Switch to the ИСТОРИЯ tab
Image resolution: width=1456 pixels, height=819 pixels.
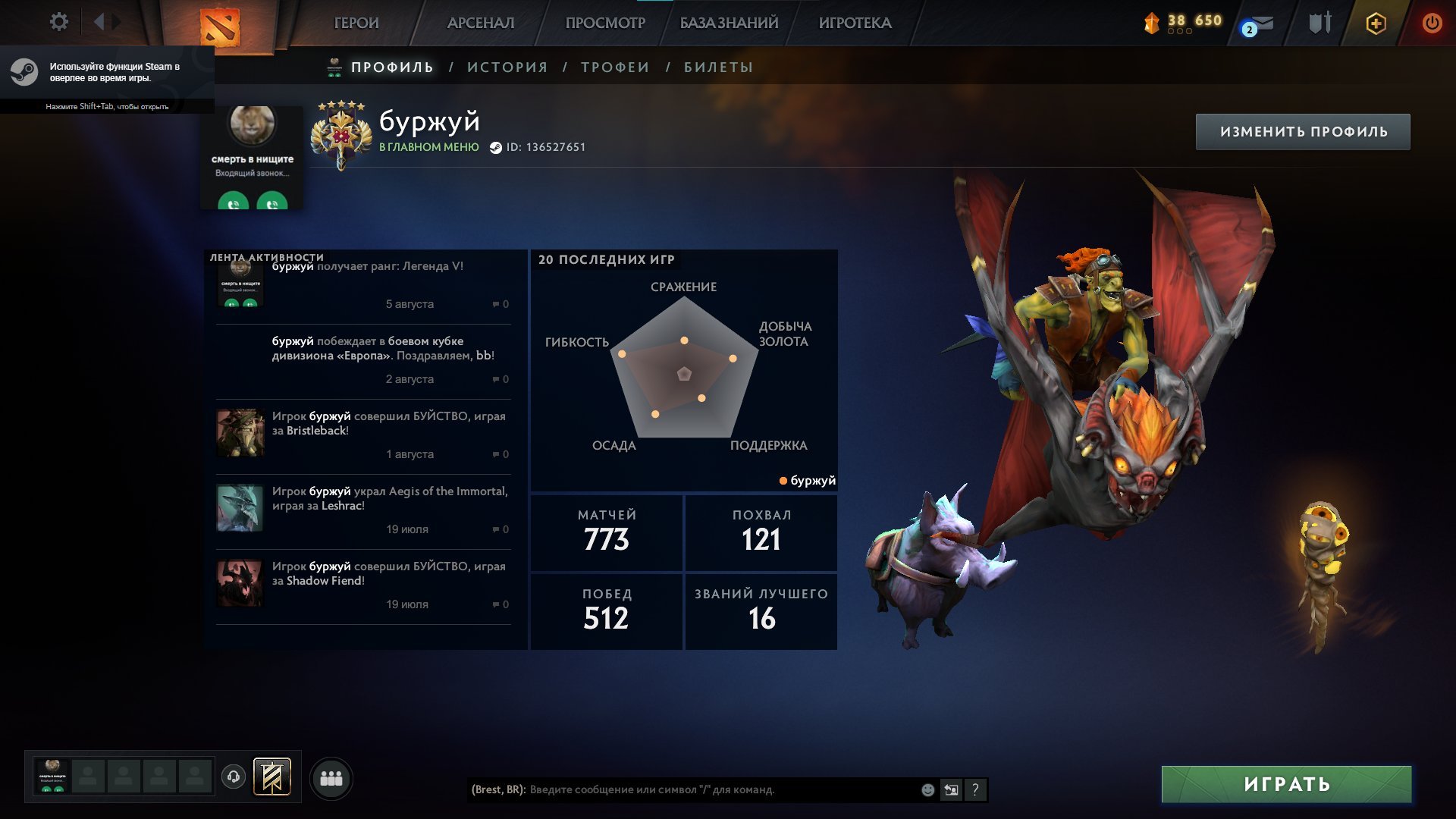(x=508, y=67)
